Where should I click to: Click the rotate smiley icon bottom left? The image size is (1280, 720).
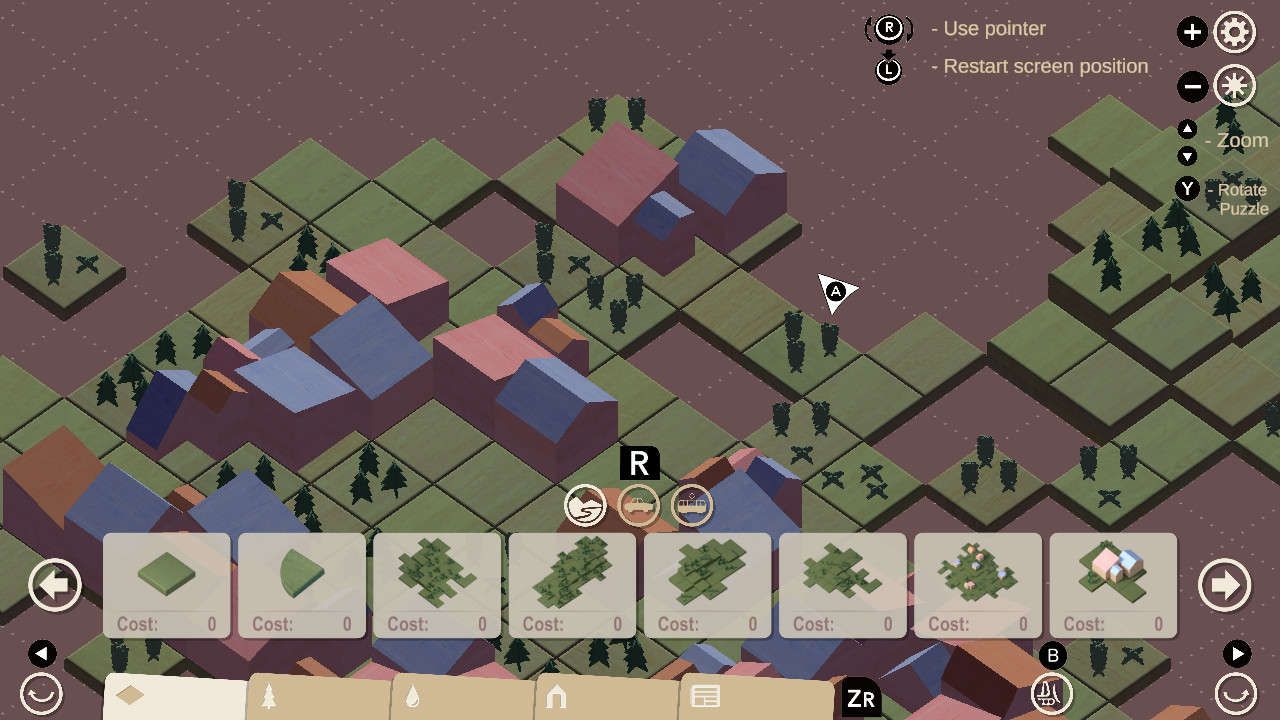point(40,693)
